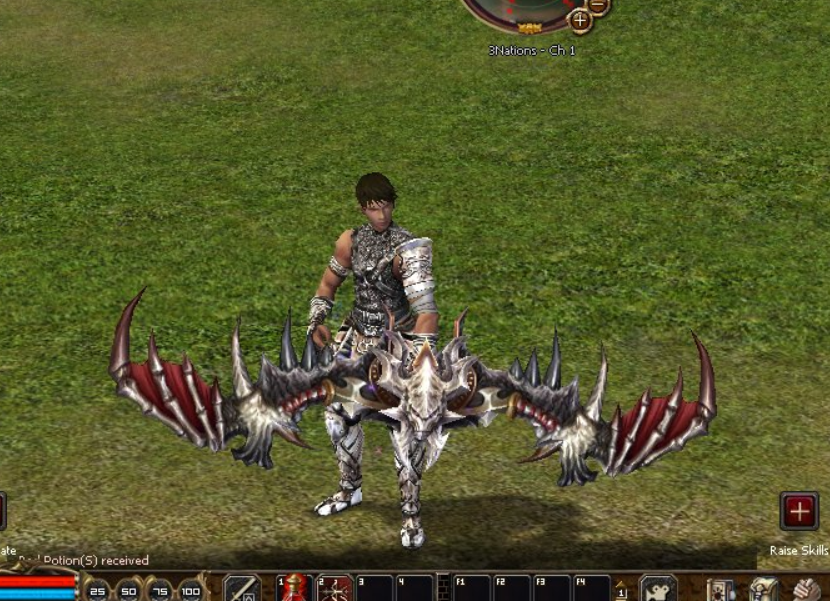The image size is (830, 601).
Task: Open the monkey-face icon on the taskbar
Action: pos(658,589)
